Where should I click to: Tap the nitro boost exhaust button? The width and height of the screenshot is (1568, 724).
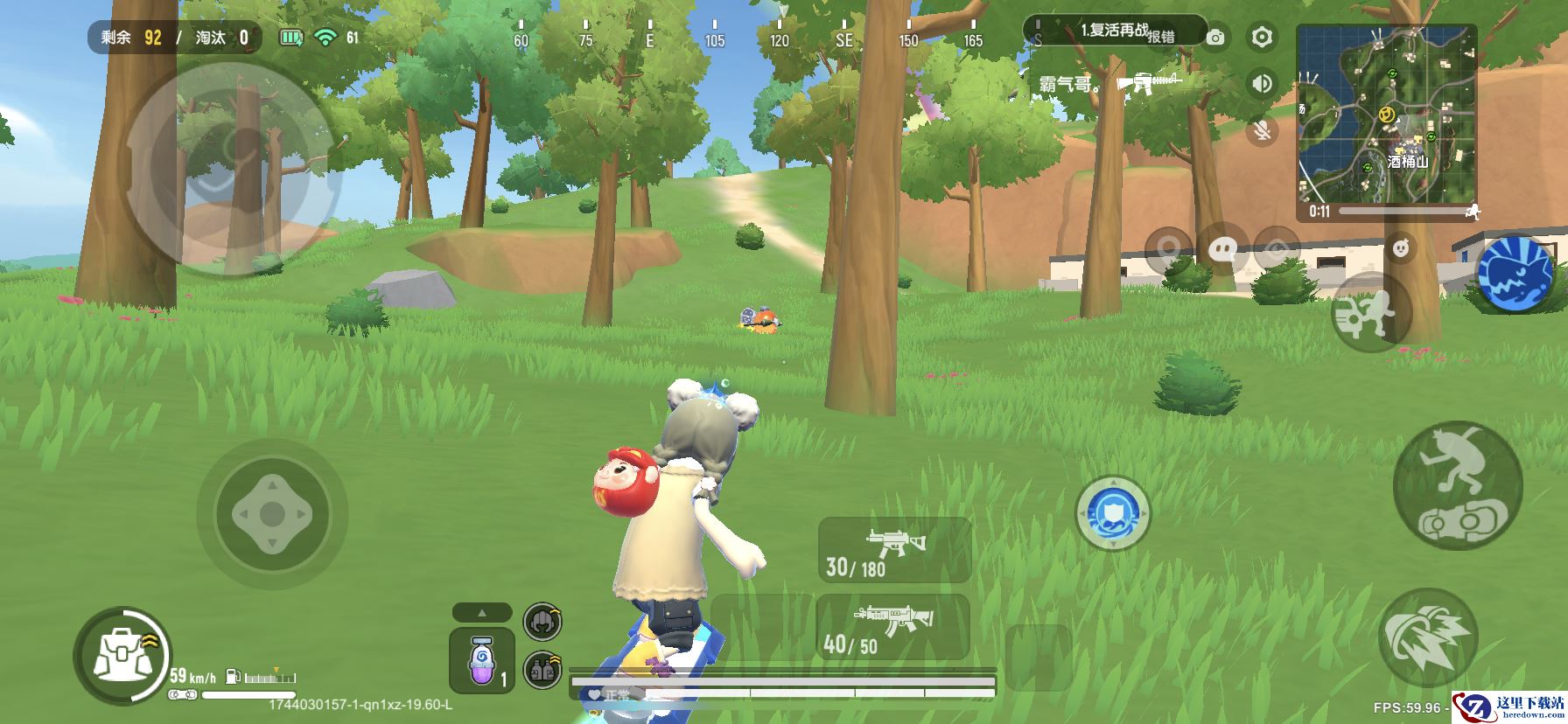click(1427, 637)
